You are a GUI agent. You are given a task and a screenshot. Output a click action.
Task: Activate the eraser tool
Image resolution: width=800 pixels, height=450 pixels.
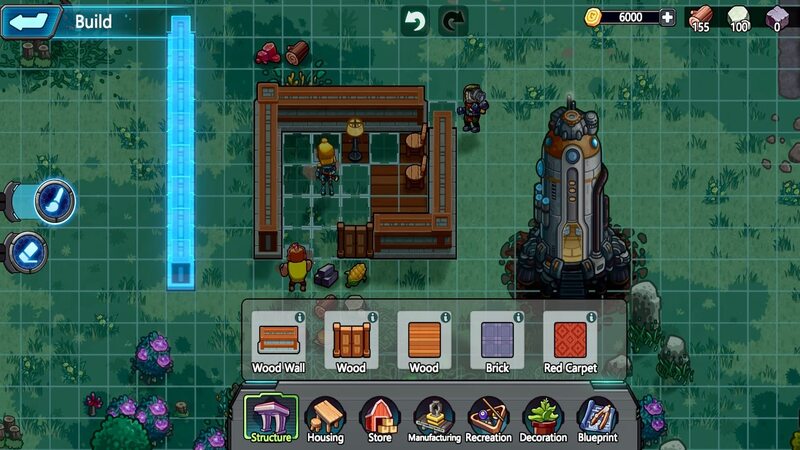tap(29, 250)
